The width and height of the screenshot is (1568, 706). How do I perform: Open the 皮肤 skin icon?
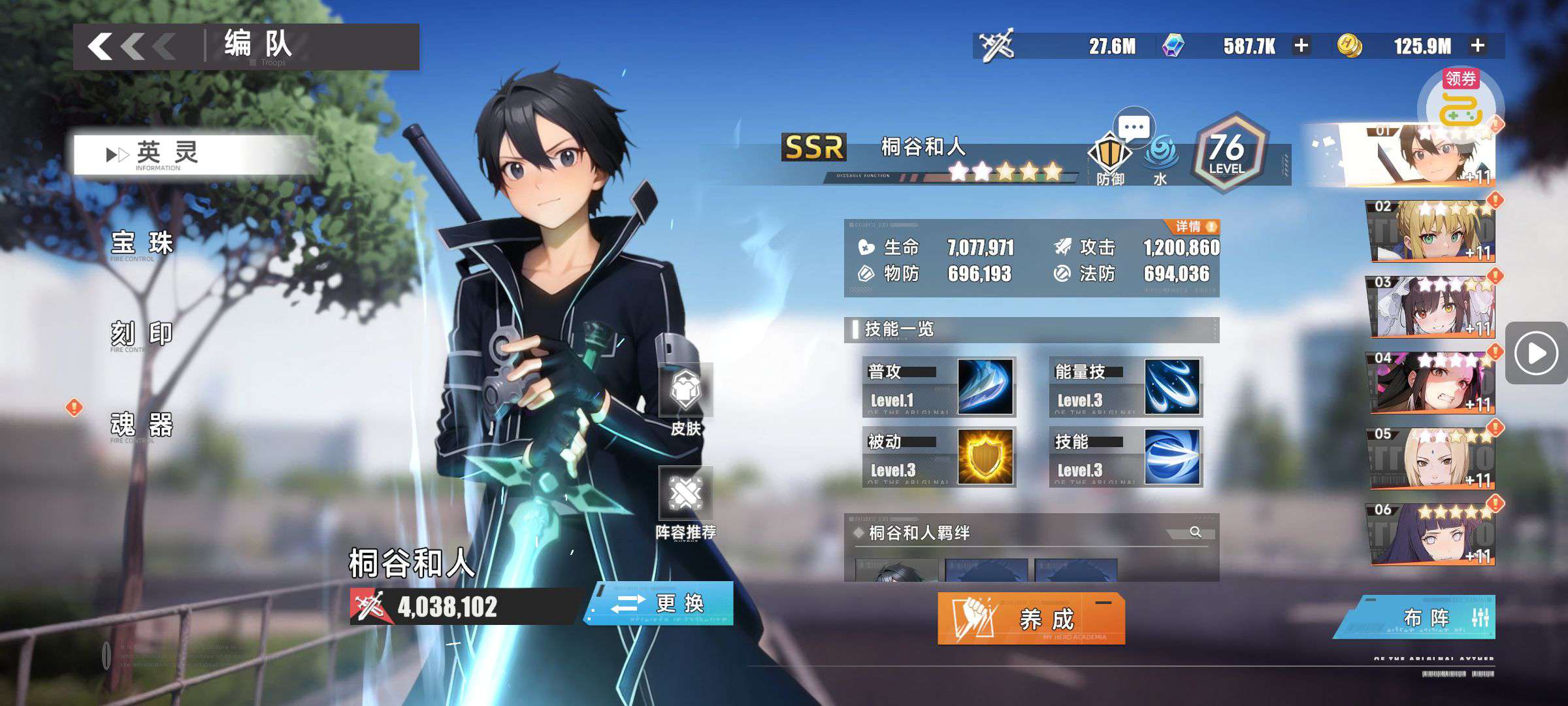[685, 400]
